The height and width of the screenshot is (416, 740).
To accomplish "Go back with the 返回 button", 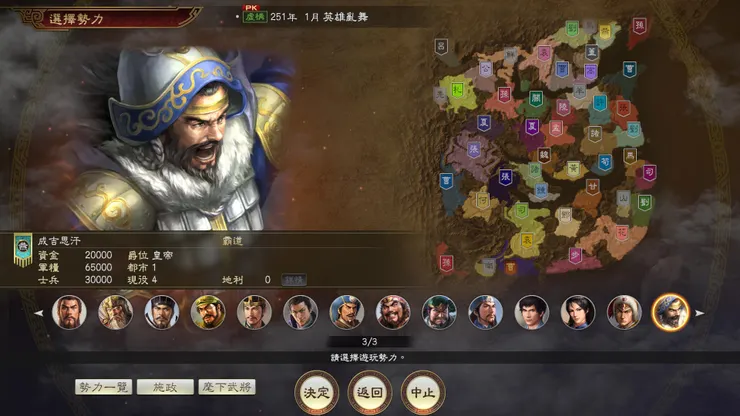I will (x=369, y=392).
